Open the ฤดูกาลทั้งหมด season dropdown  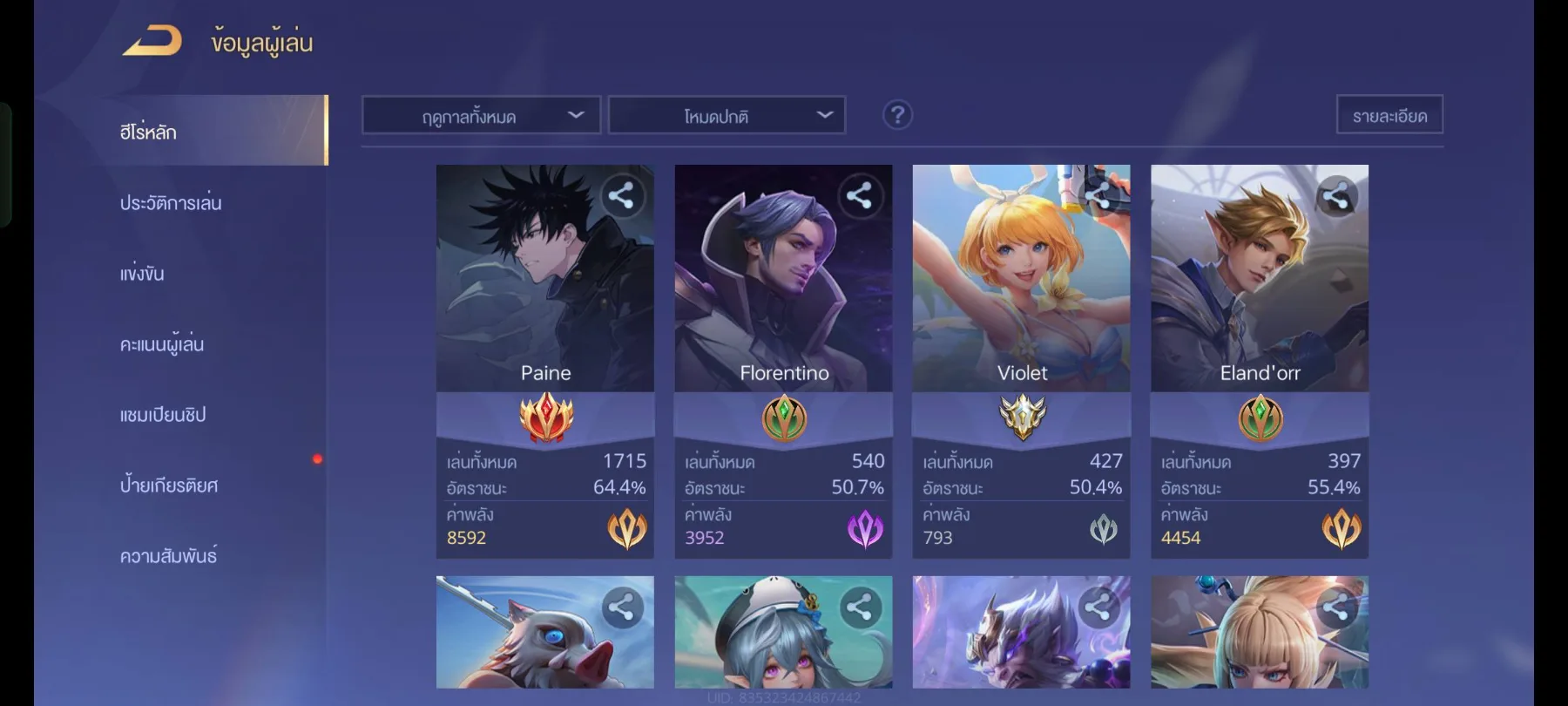coord(482,114)
